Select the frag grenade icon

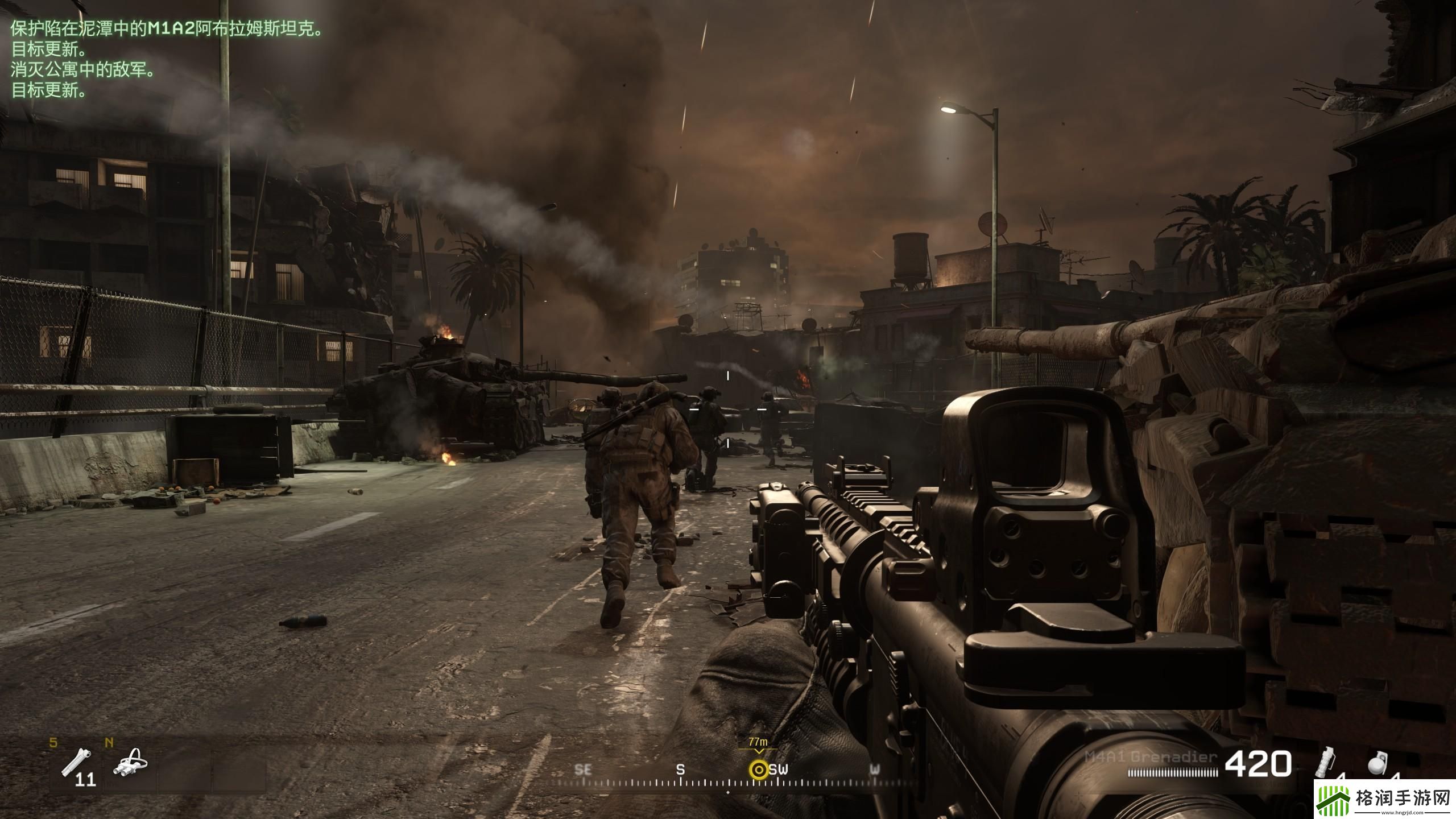coord(1377,764)
